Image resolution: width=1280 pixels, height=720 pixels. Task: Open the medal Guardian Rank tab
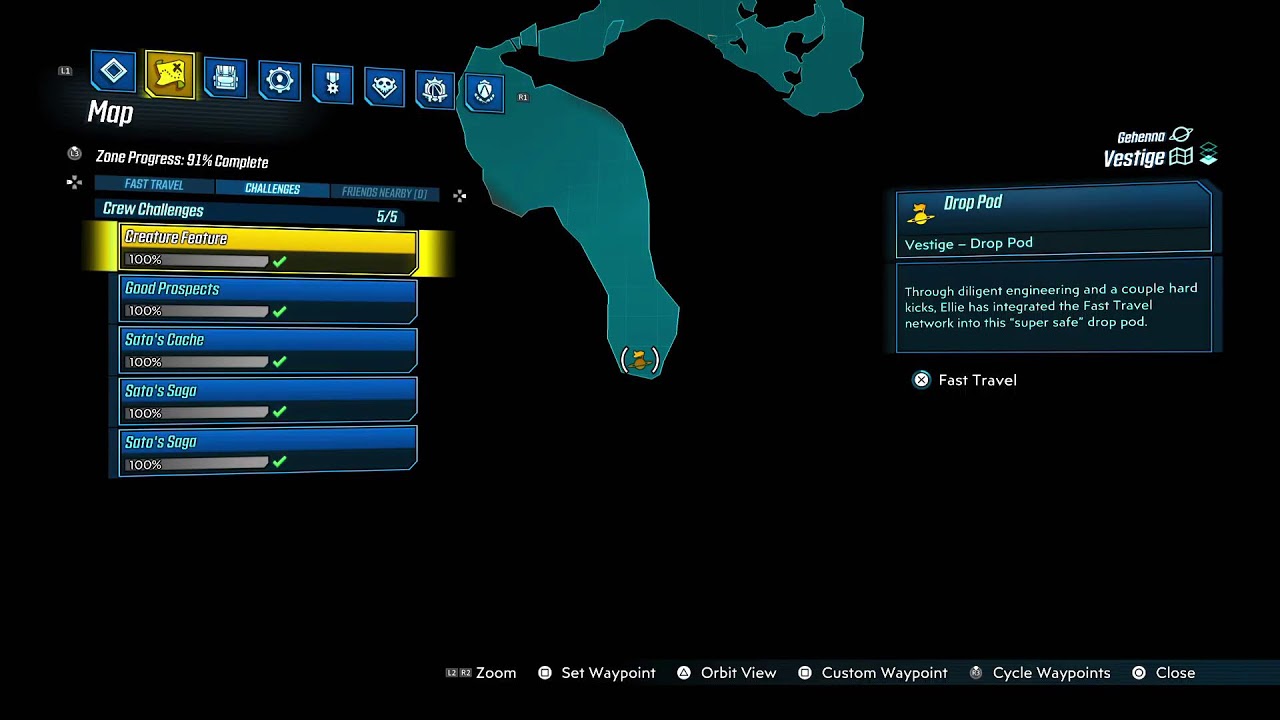point(332,85)
